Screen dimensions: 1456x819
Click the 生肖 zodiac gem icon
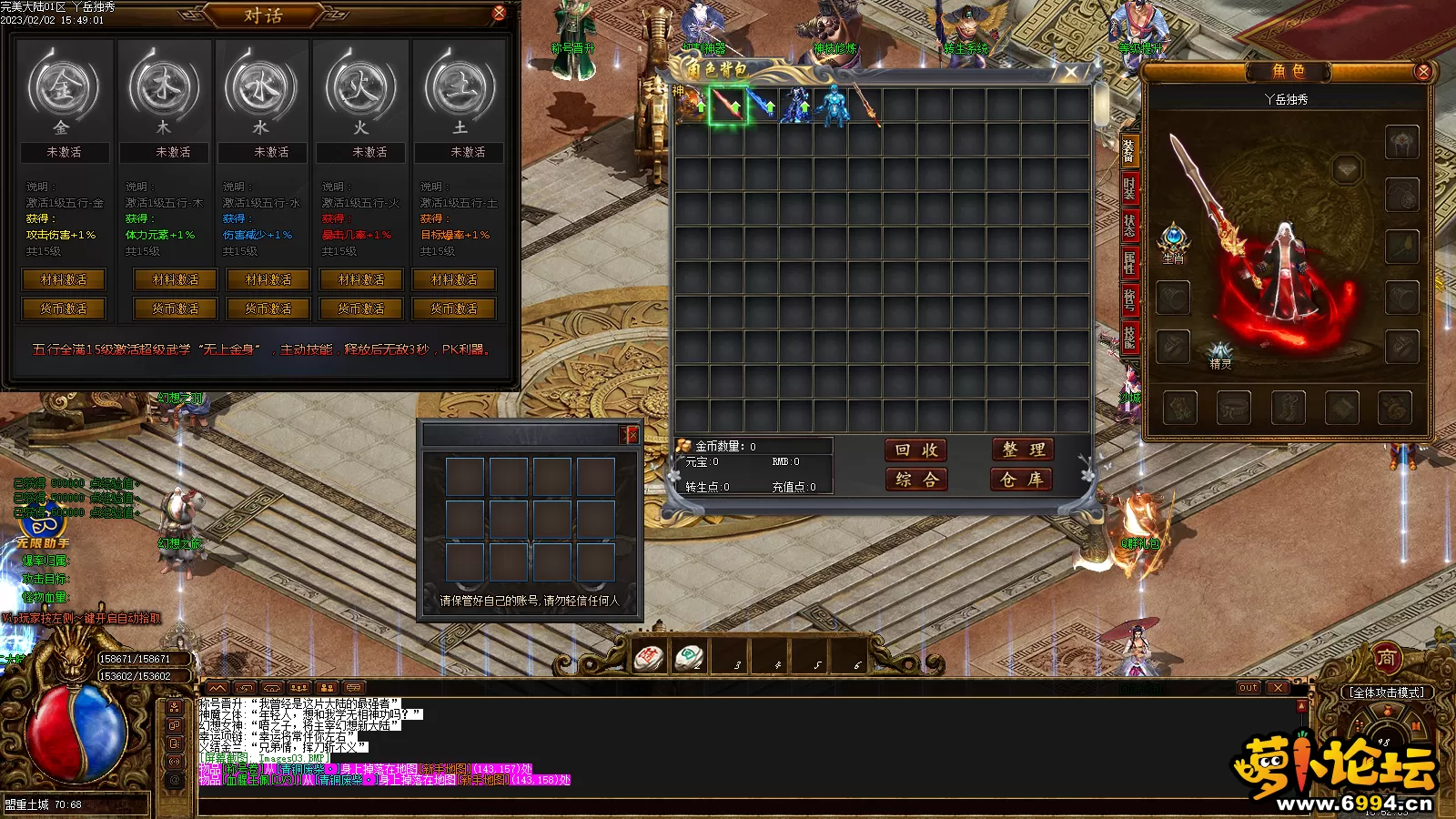click(x=1174, y=239)
